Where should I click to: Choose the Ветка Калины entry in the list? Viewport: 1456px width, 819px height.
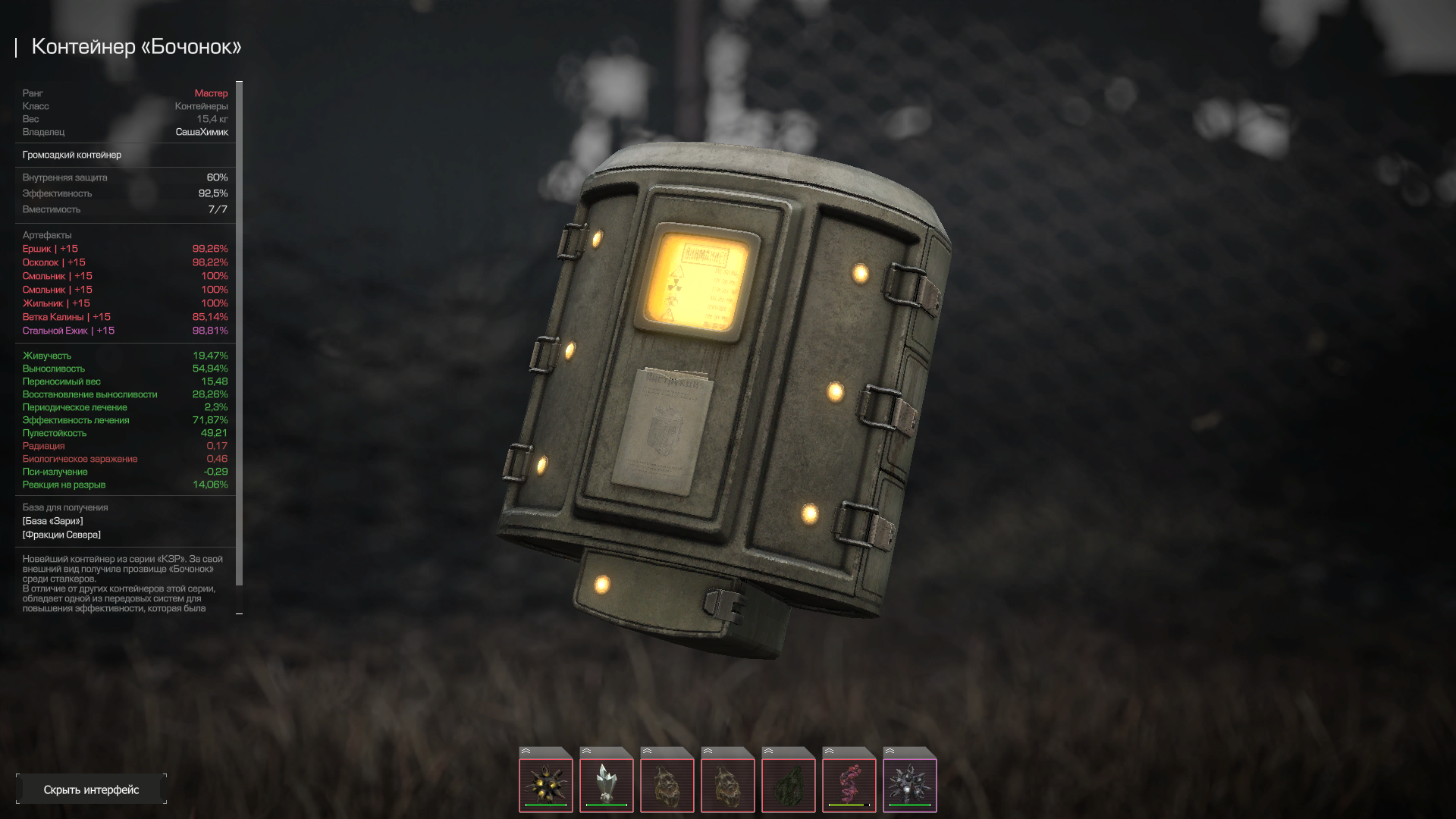(x=66, y=317)
